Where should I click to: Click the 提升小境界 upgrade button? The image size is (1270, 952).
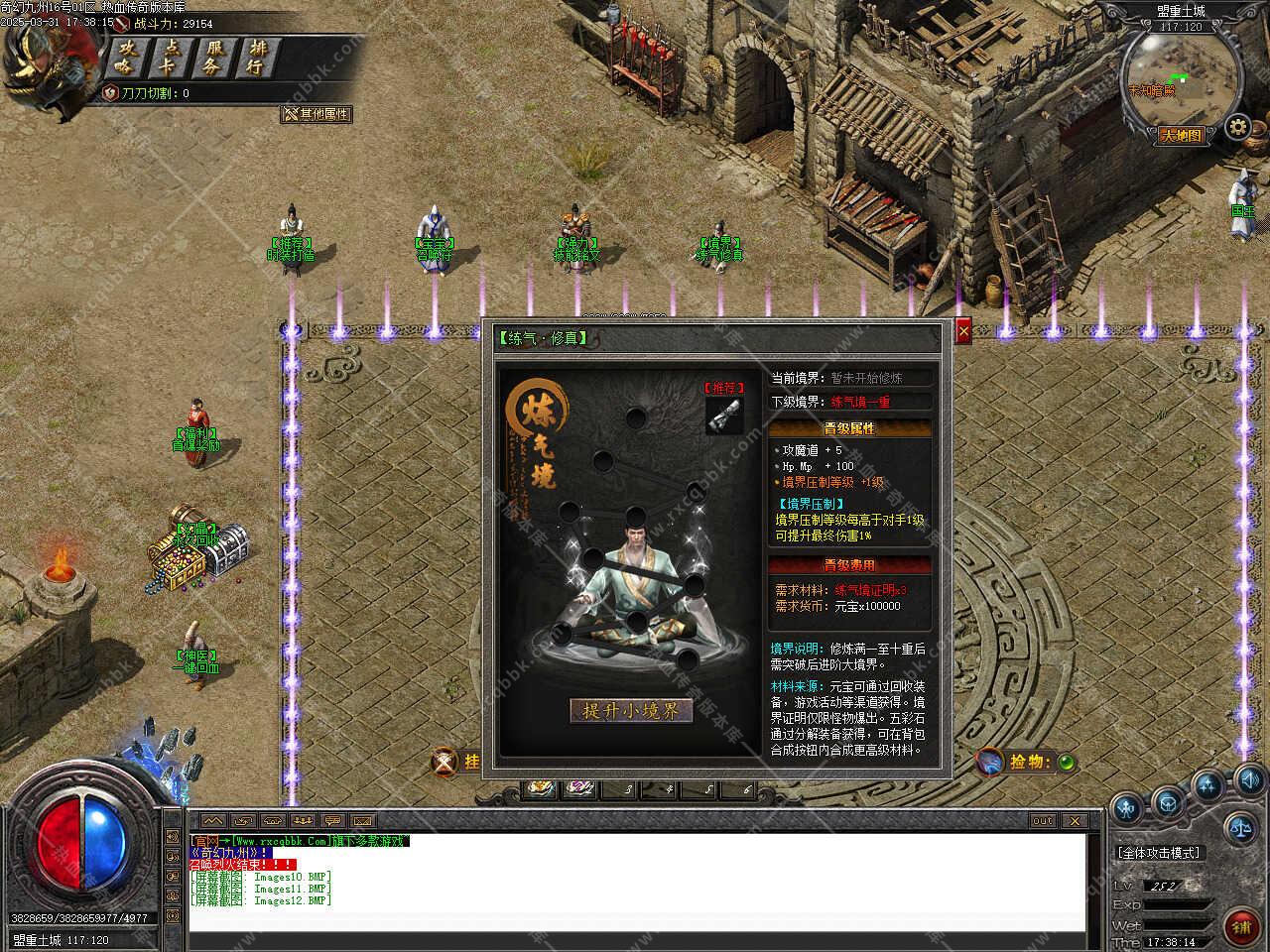pos(631,711)
